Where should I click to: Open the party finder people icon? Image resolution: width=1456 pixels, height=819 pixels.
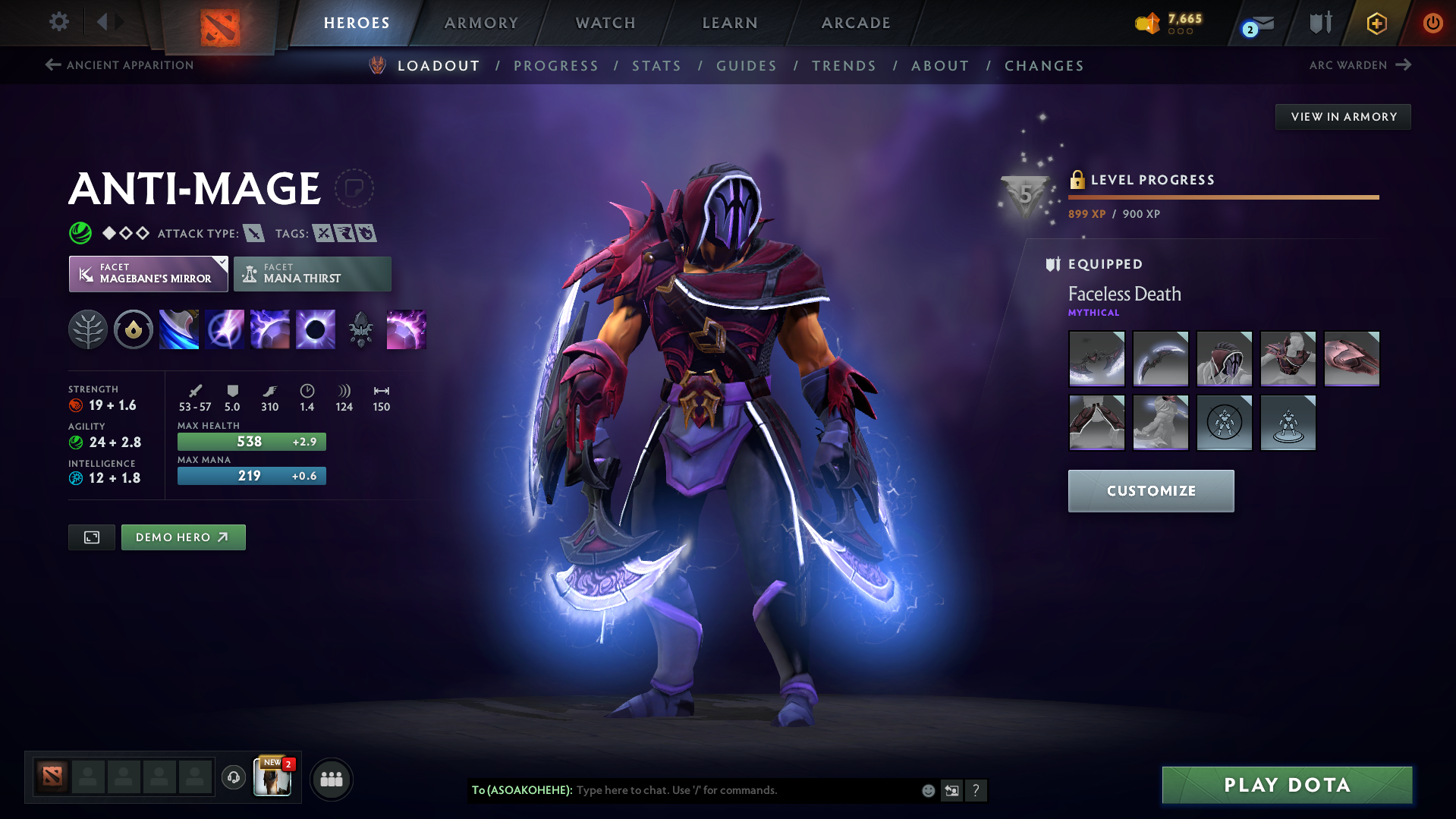(x=331, y=778)
